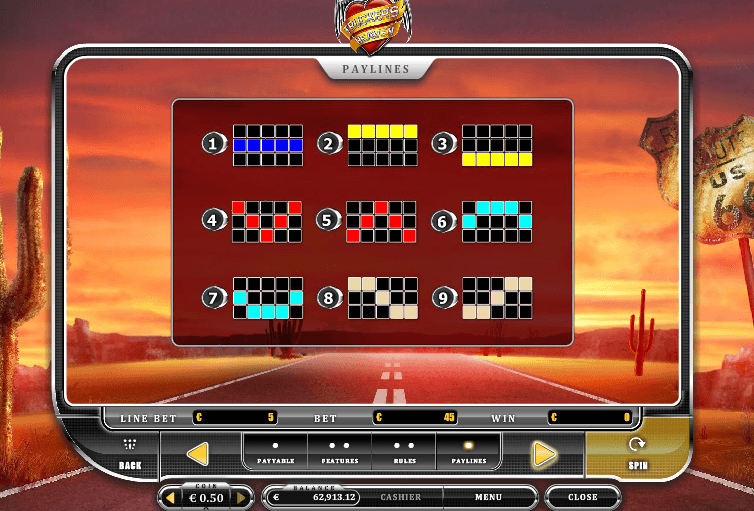Spin the reels
Screen dimensions: 754x511
click(x=637, y=452)
